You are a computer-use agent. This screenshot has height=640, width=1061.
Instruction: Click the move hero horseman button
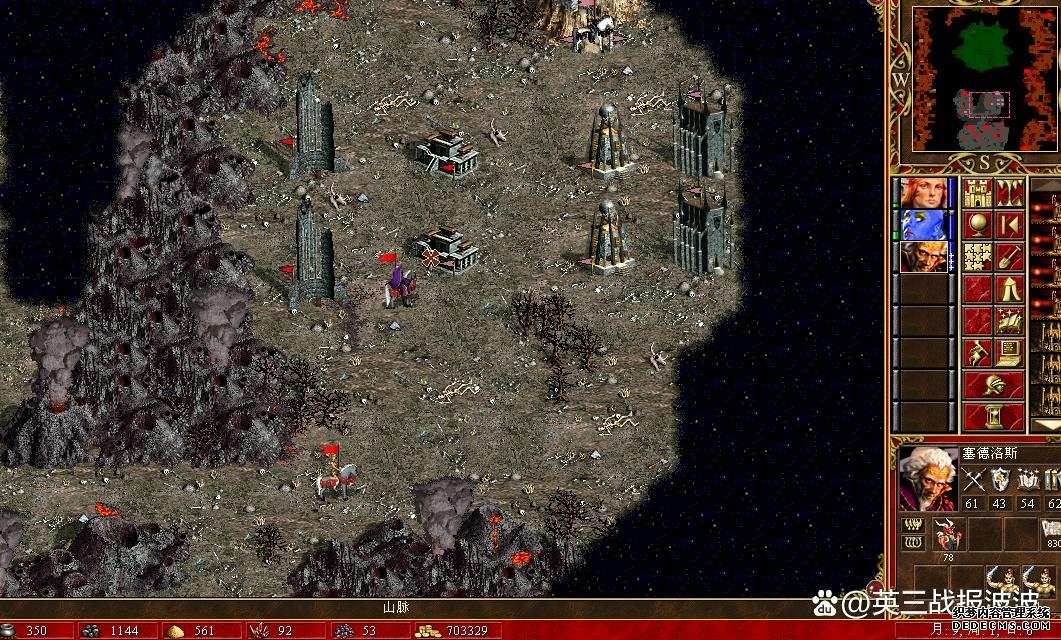tap(977, 353)
